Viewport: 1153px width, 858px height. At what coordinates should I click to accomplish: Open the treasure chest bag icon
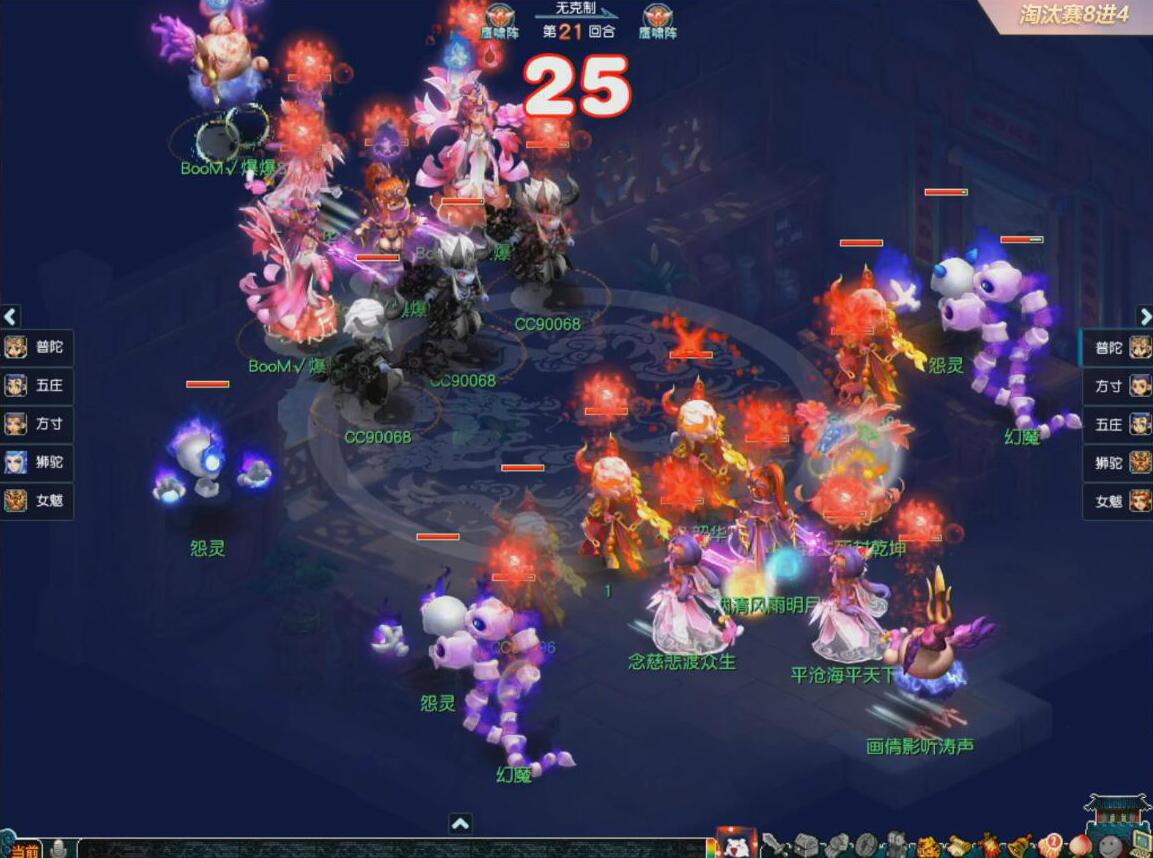806,846
